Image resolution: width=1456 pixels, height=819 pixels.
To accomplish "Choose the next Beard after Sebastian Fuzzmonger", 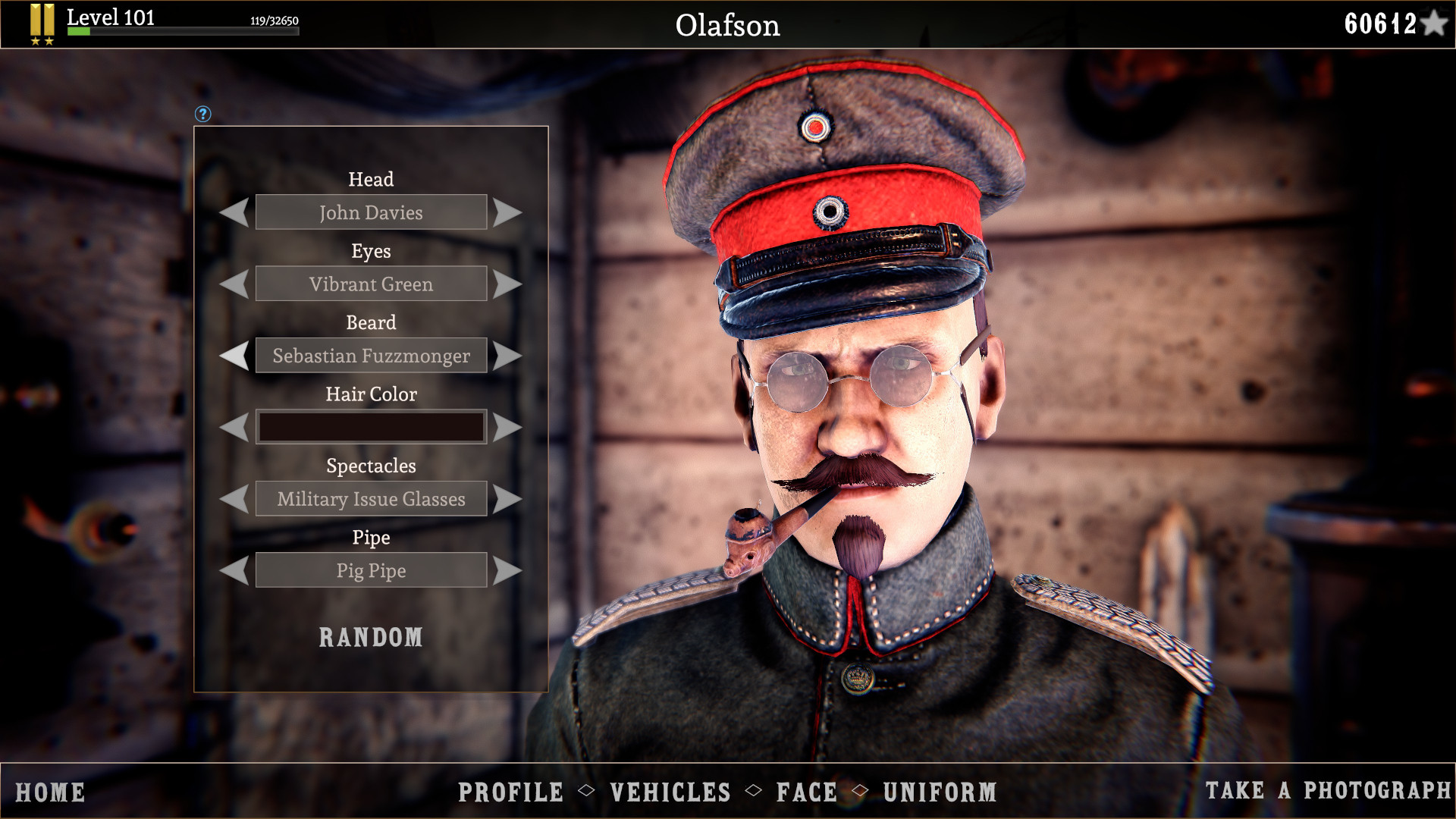I will point(507,355).
